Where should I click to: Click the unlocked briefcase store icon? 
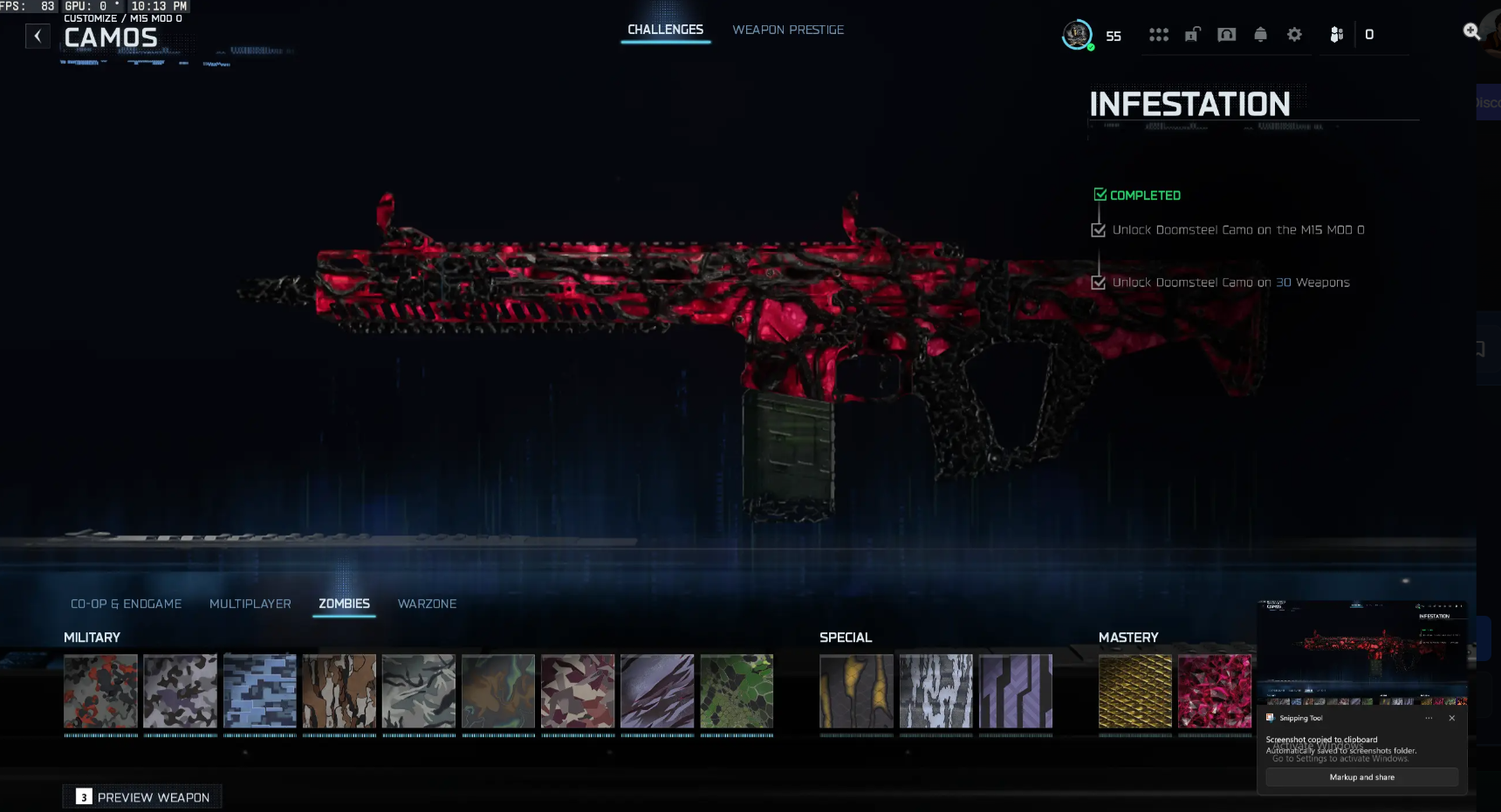pyautogui.click(x=1192, y=35)
